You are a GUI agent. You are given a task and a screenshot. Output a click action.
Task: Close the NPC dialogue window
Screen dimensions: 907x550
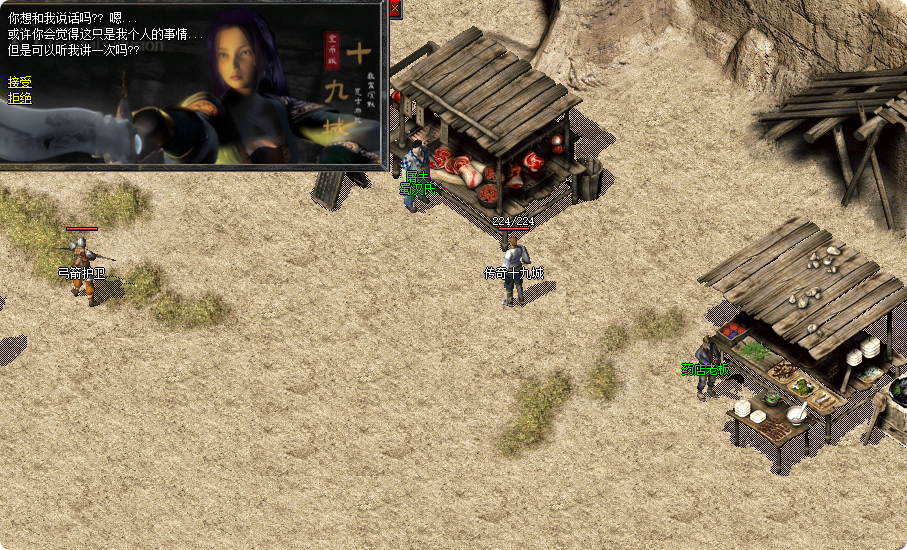coord(394,9)
